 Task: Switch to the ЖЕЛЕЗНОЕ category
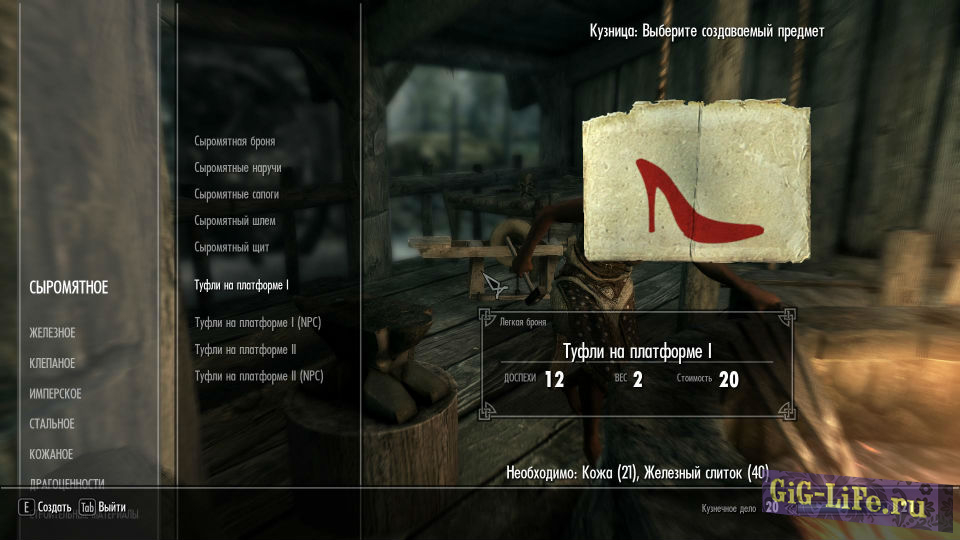[x=53, y=332]
